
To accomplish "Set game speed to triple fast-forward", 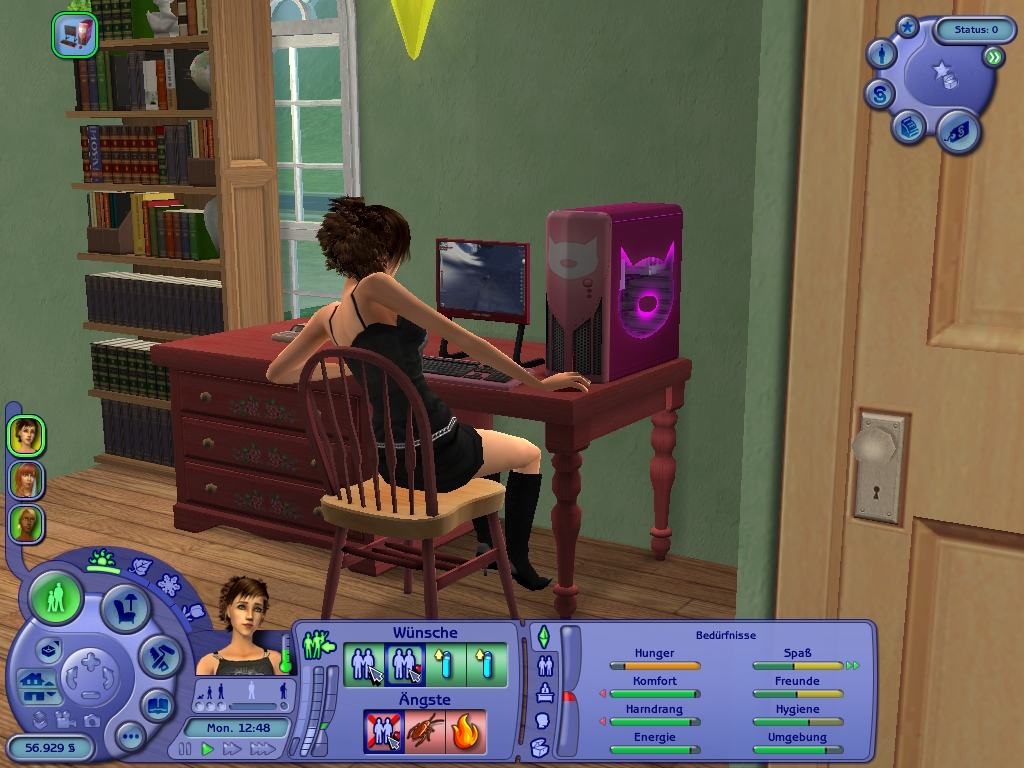I will click(x=262, y=748).
